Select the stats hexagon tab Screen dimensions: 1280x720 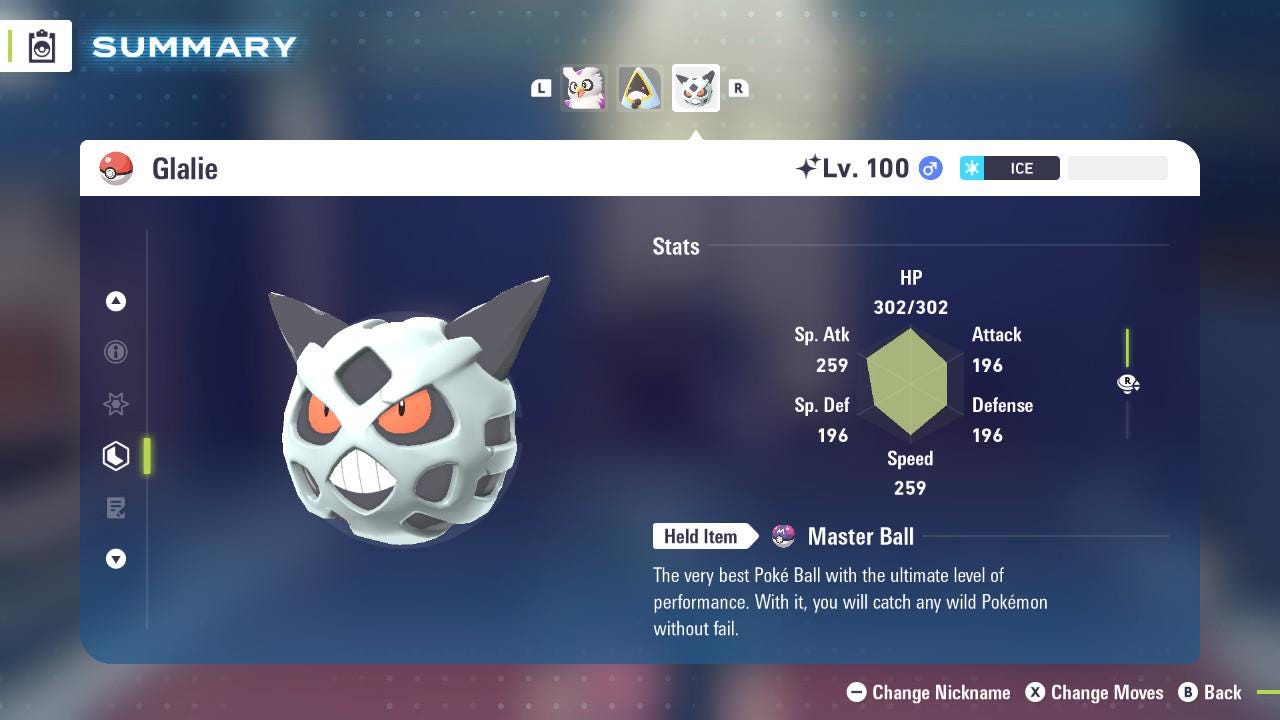click(116, 456)
